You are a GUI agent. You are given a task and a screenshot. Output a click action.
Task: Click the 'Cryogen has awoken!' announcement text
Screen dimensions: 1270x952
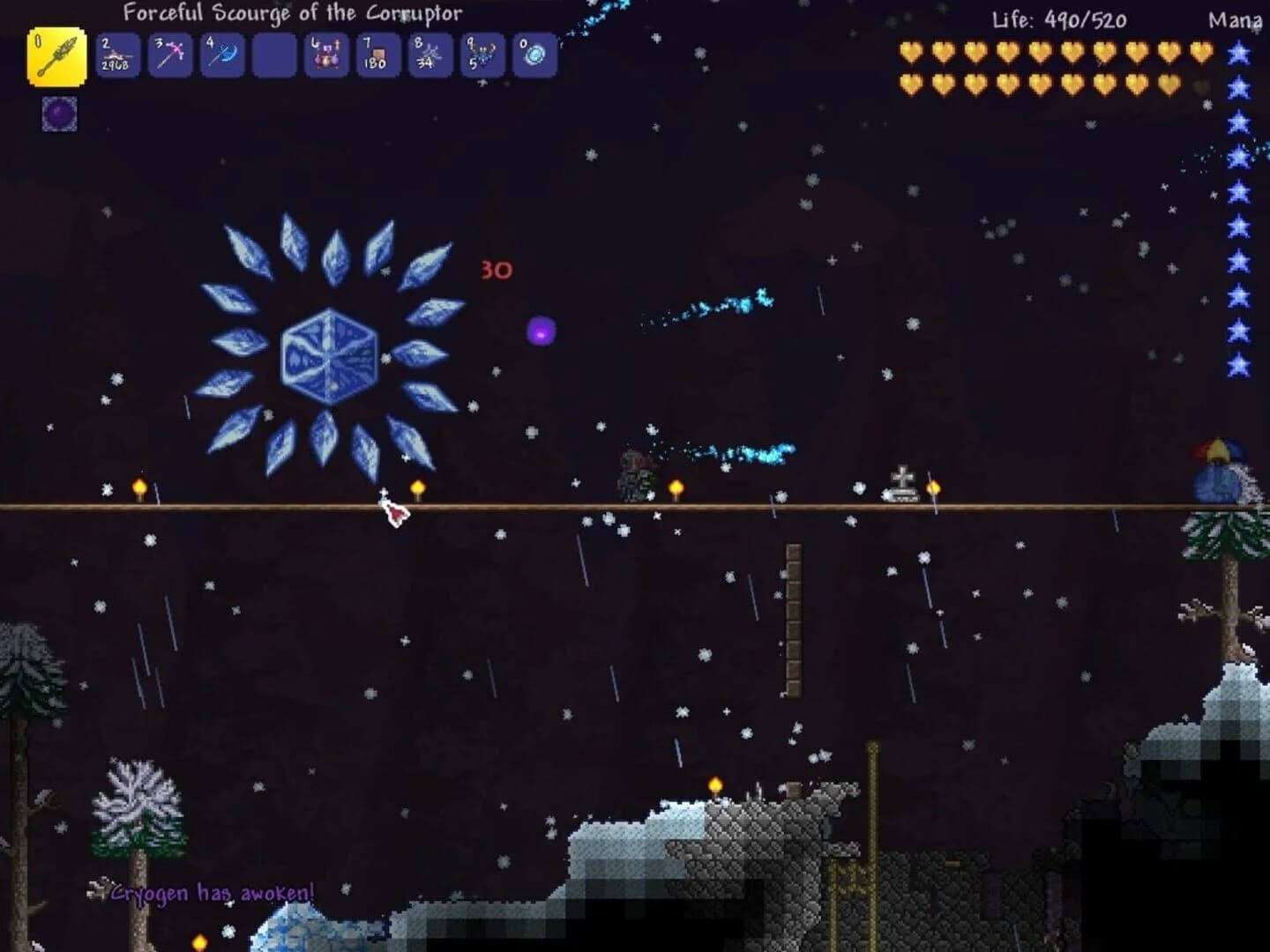pos(212,893)
